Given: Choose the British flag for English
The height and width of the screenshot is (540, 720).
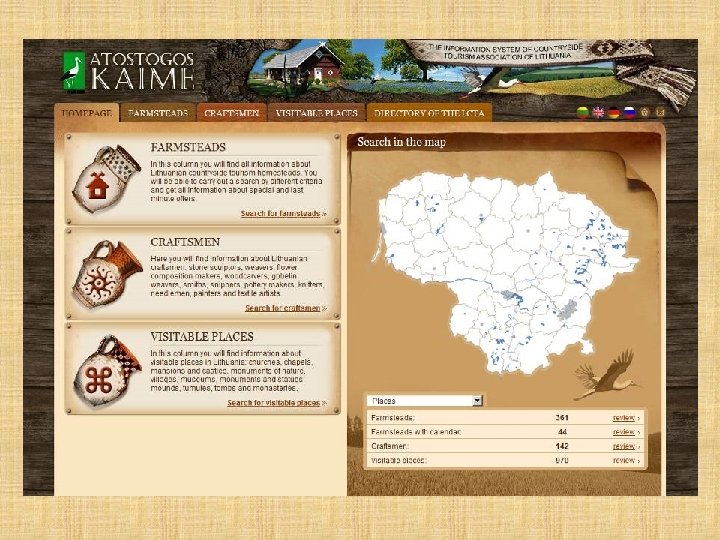Looking at the screenshot, I should [598, 113].
